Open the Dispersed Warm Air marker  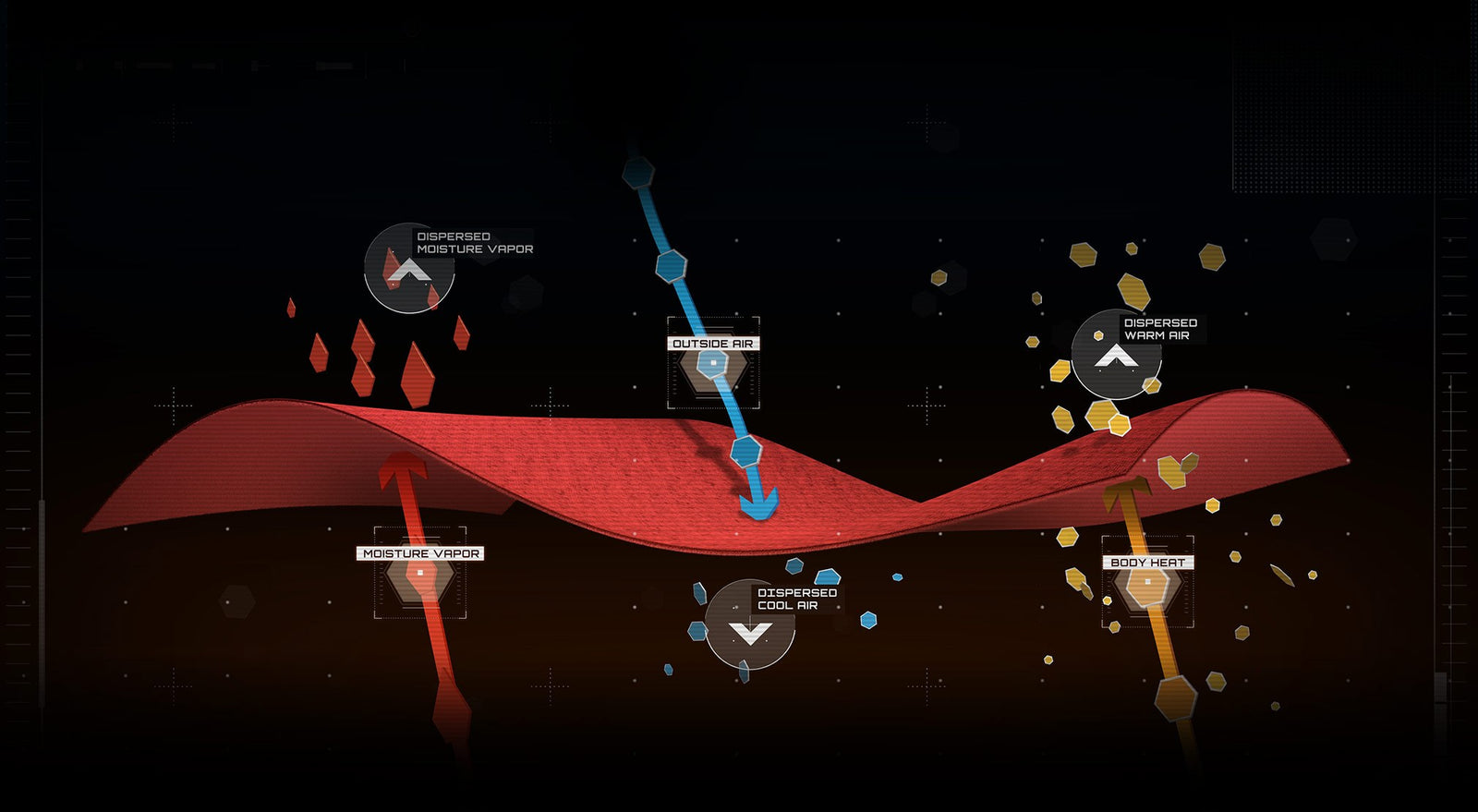point(1116,356)
